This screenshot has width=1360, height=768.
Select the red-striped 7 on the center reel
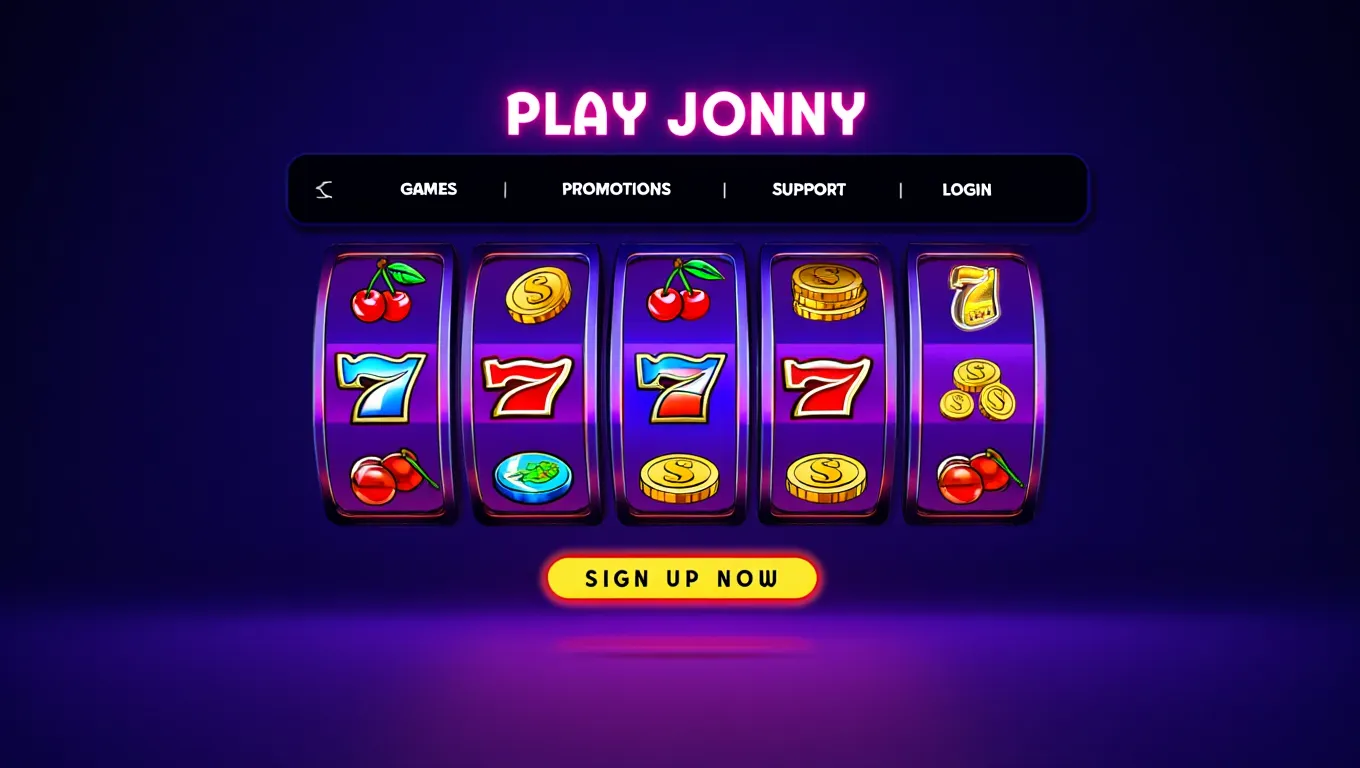(679, 390)
